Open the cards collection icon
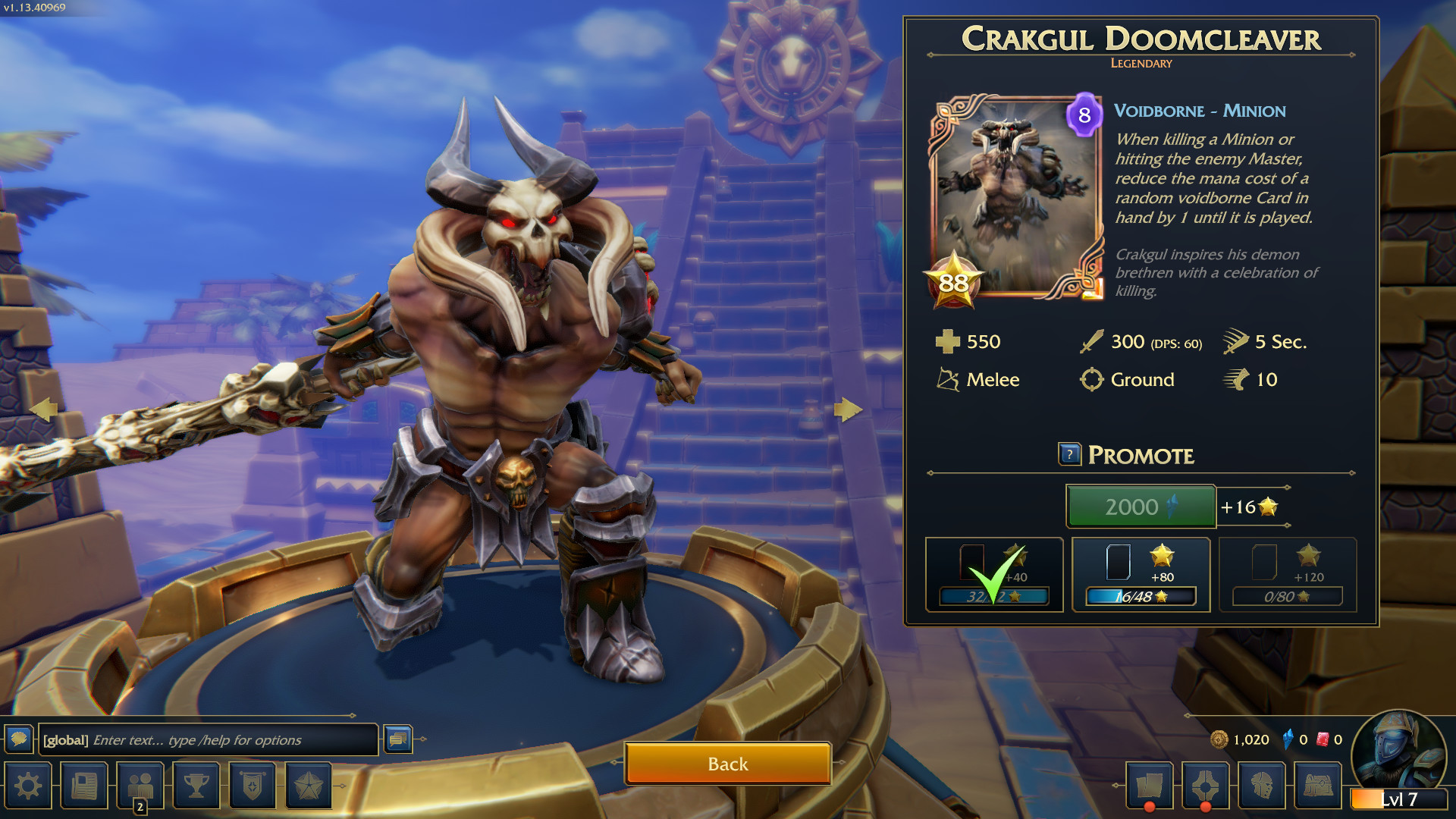The image size is (1456, 819). point(1149,786)
